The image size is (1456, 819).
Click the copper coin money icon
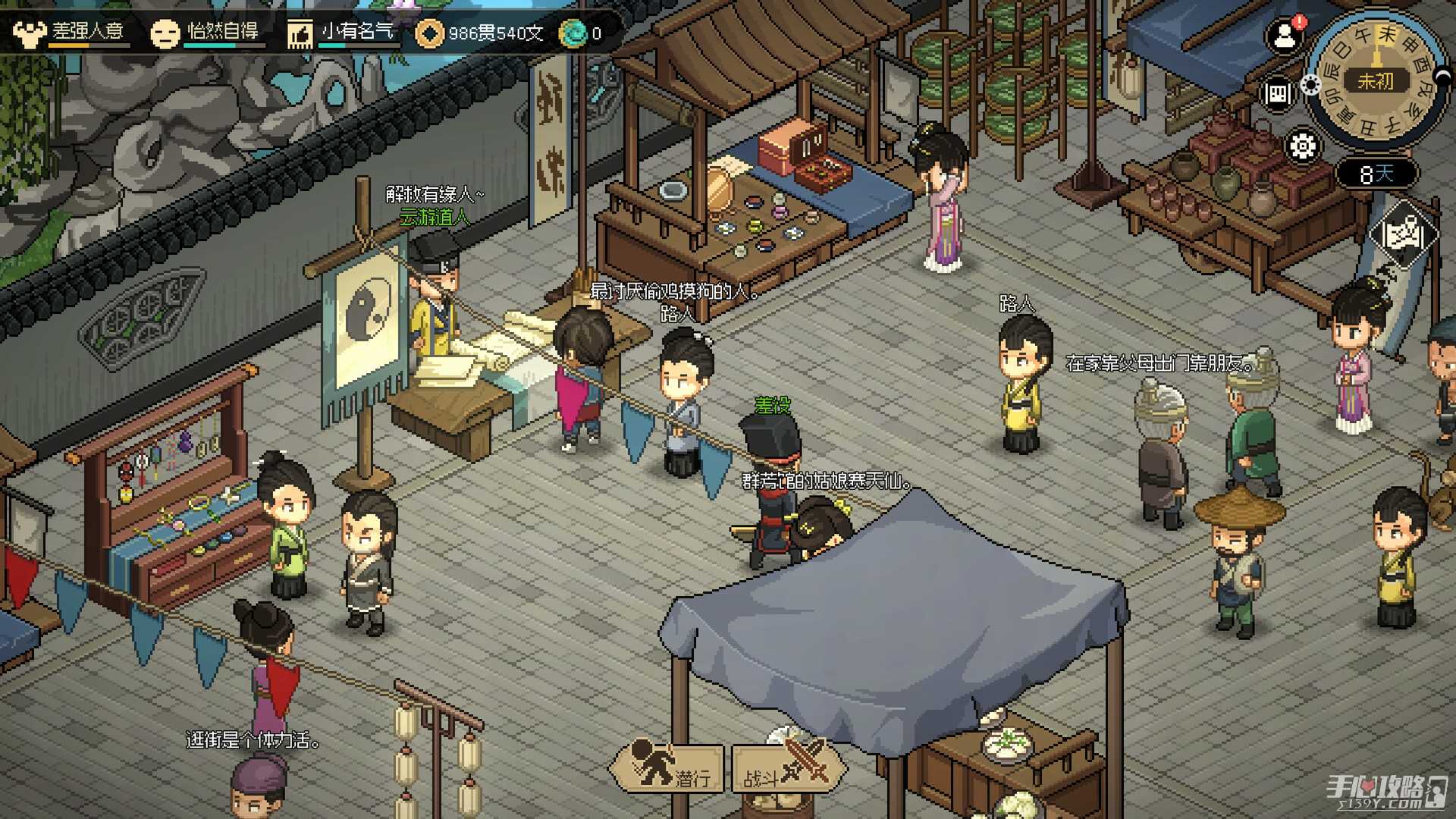(x=430, y=33)
